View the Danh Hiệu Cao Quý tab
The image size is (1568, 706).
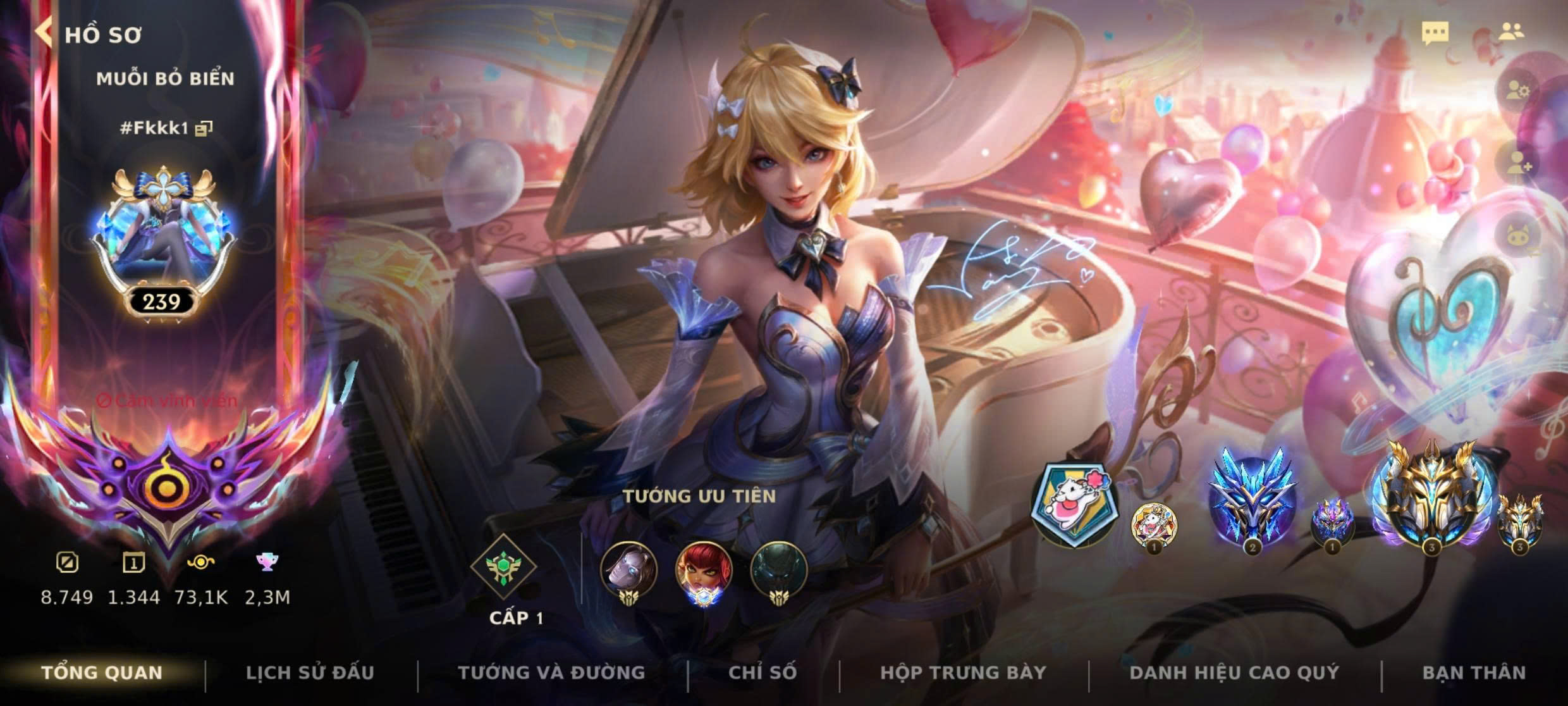1234,672
